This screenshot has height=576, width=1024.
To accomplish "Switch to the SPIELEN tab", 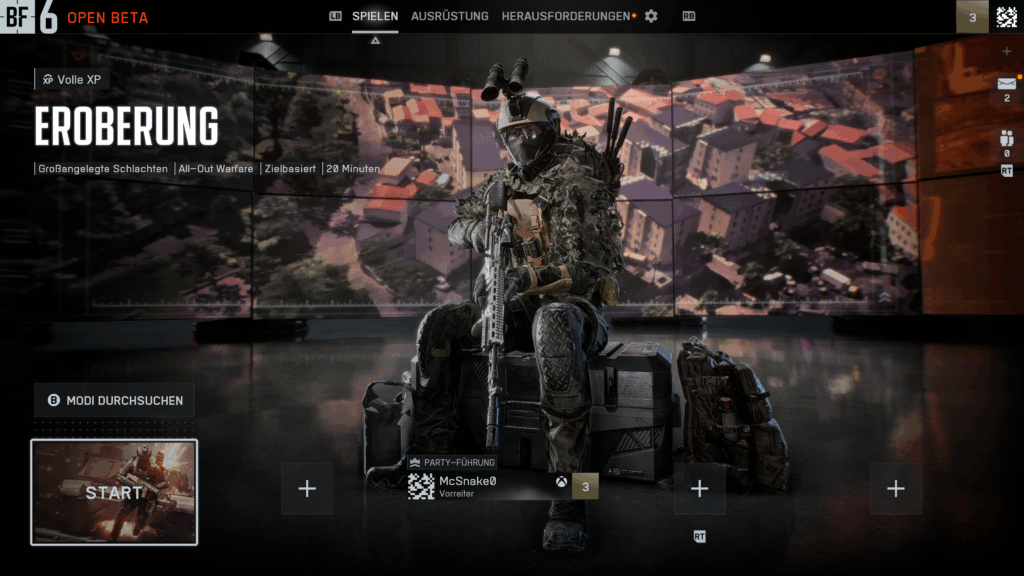I will click(375, 16).
